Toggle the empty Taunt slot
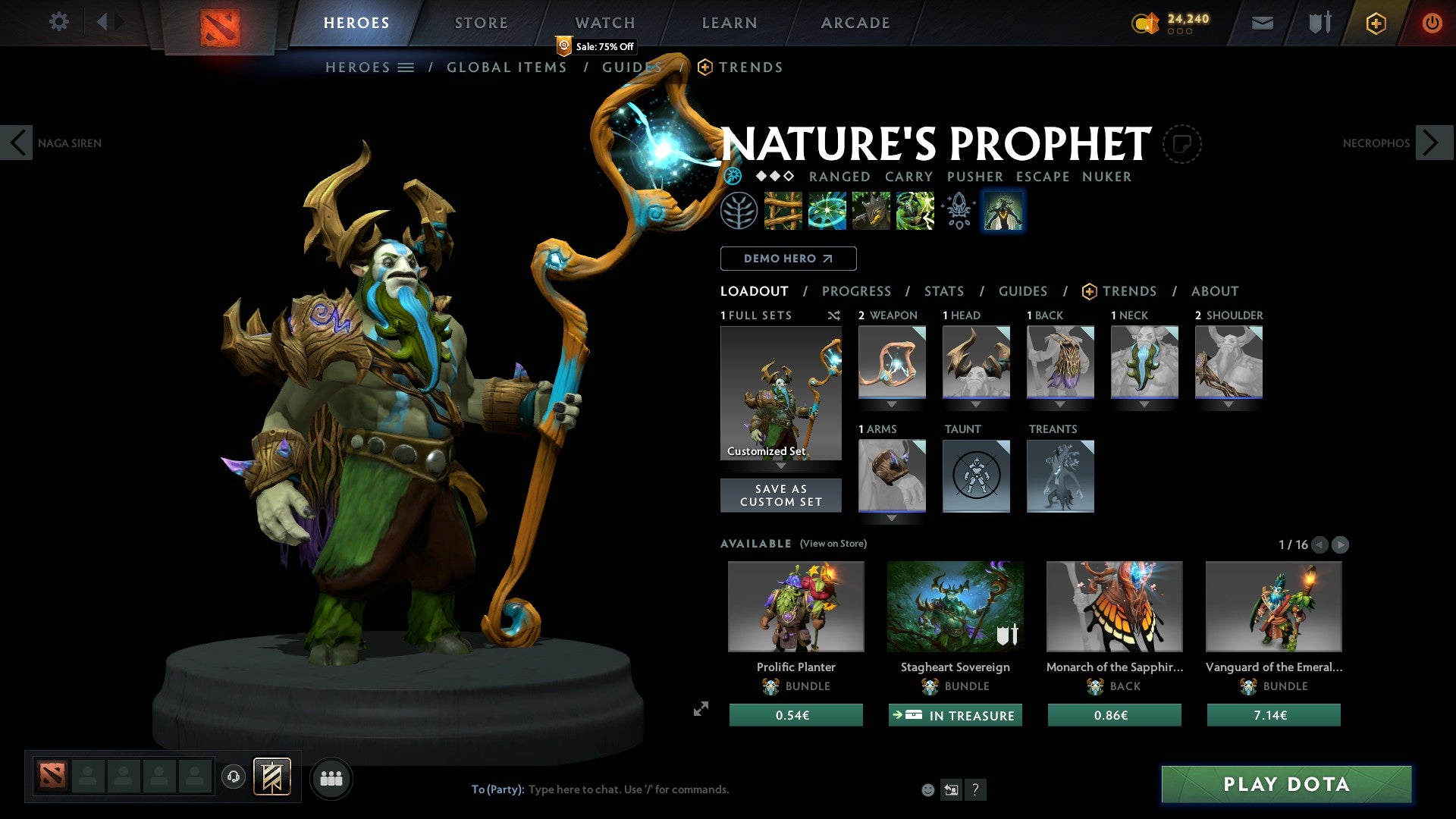This screenshot has width=1456, height=819. pos(976,476)
